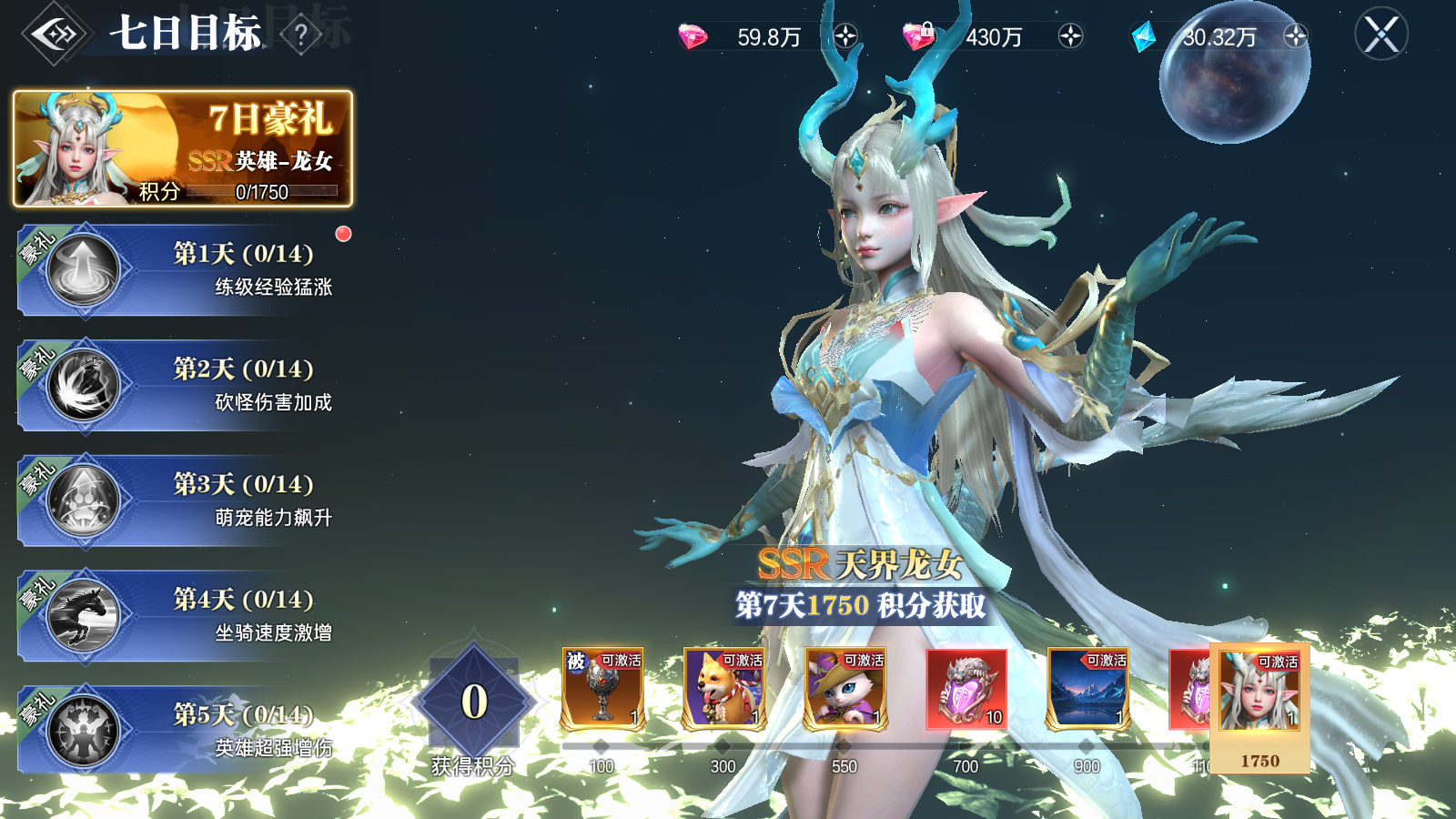Add more red diamonds via plus button
Screen dimensions: 1456x819
[845, 36]
